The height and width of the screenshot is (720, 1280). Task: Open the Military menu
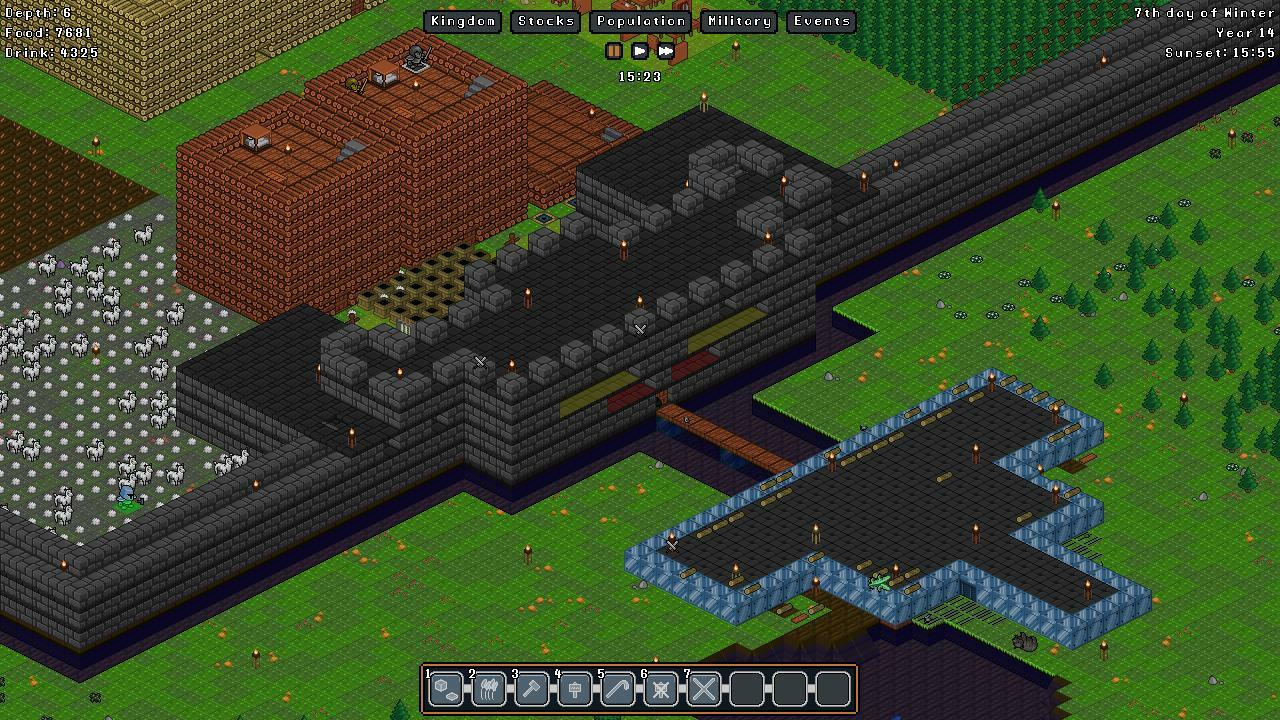[x=738, y=20]
